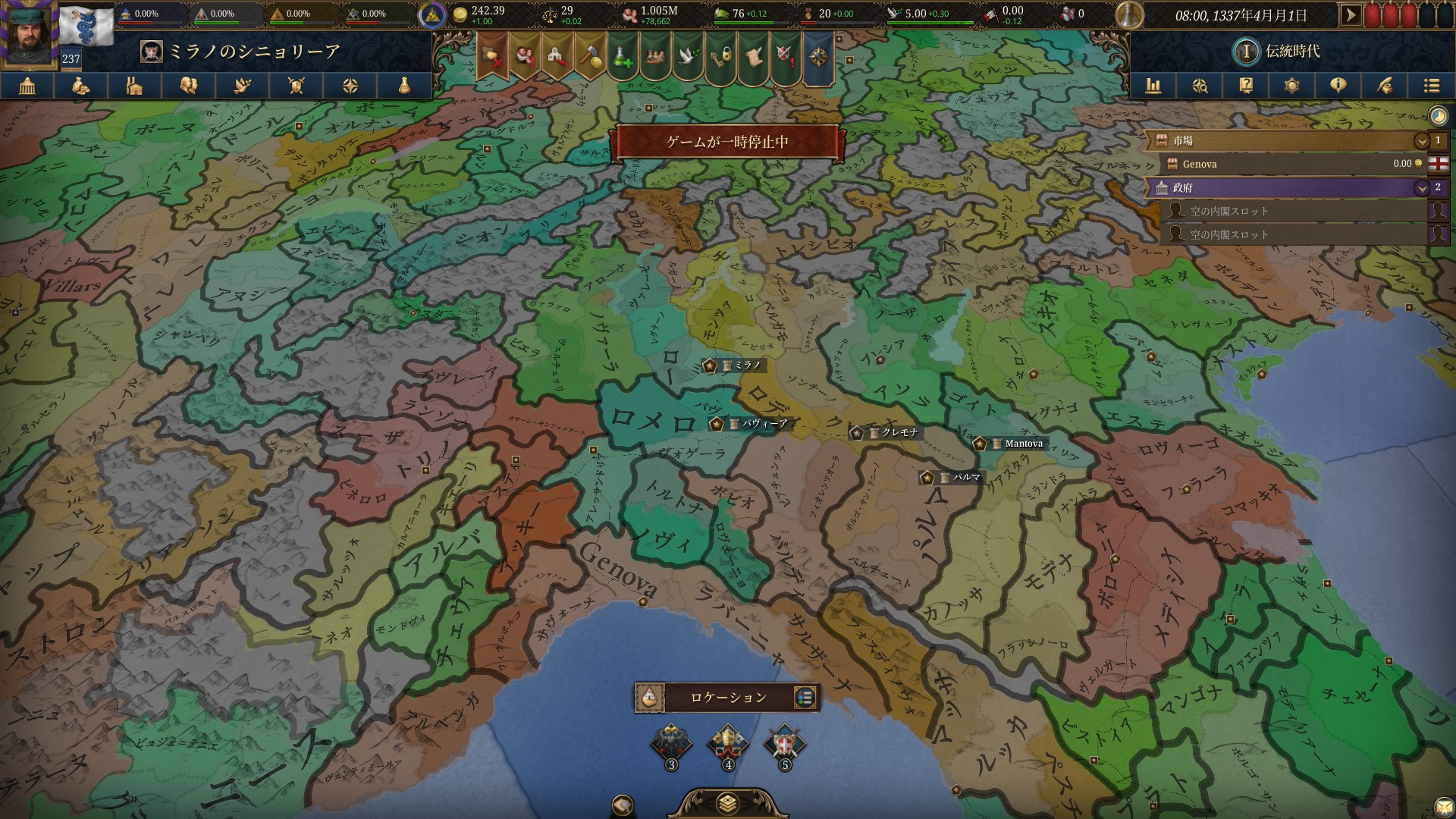
Task: Open the government panel with the building icon
Action: coord(28,86)
